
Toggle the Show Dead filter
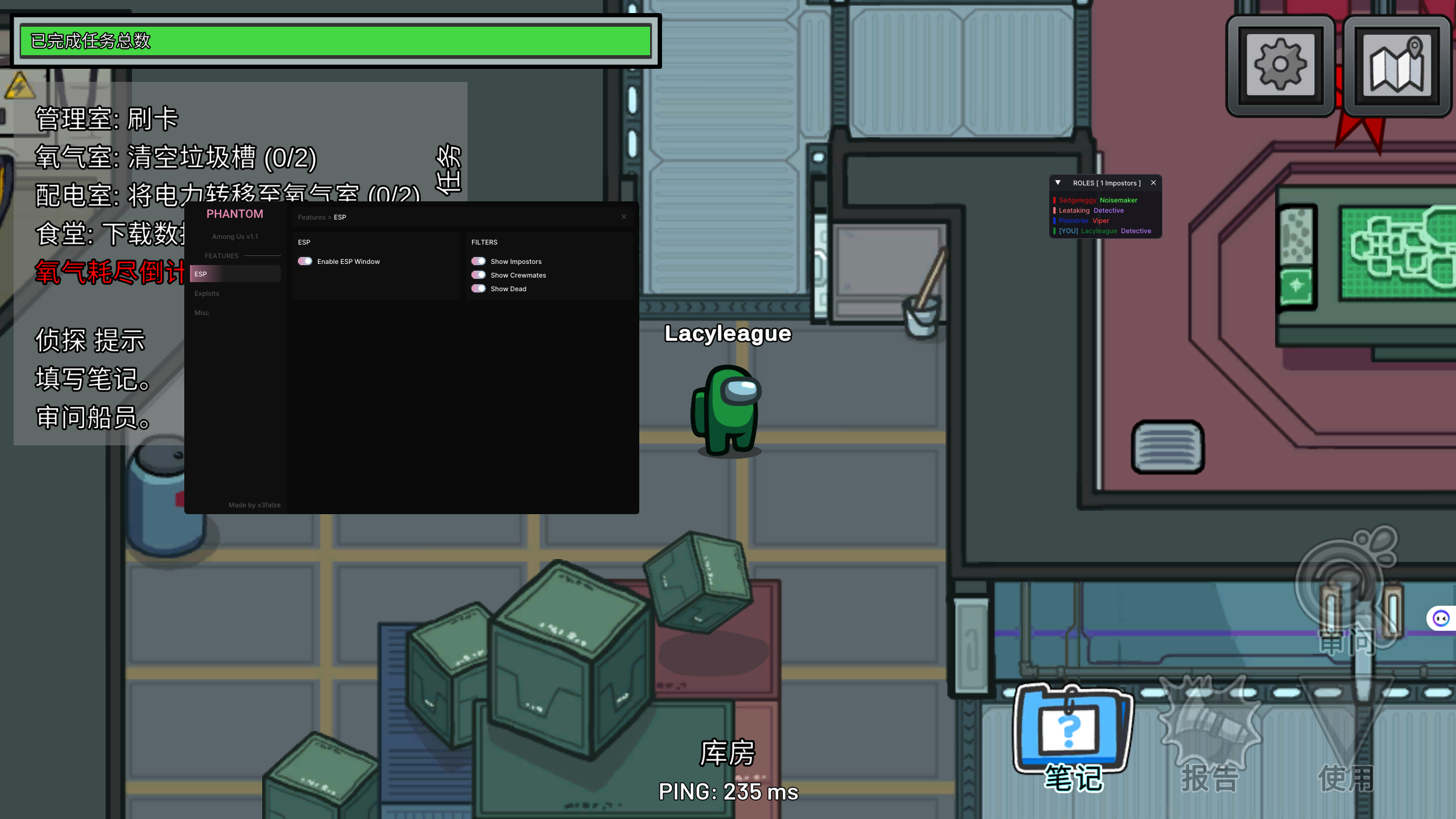[478, 289]
